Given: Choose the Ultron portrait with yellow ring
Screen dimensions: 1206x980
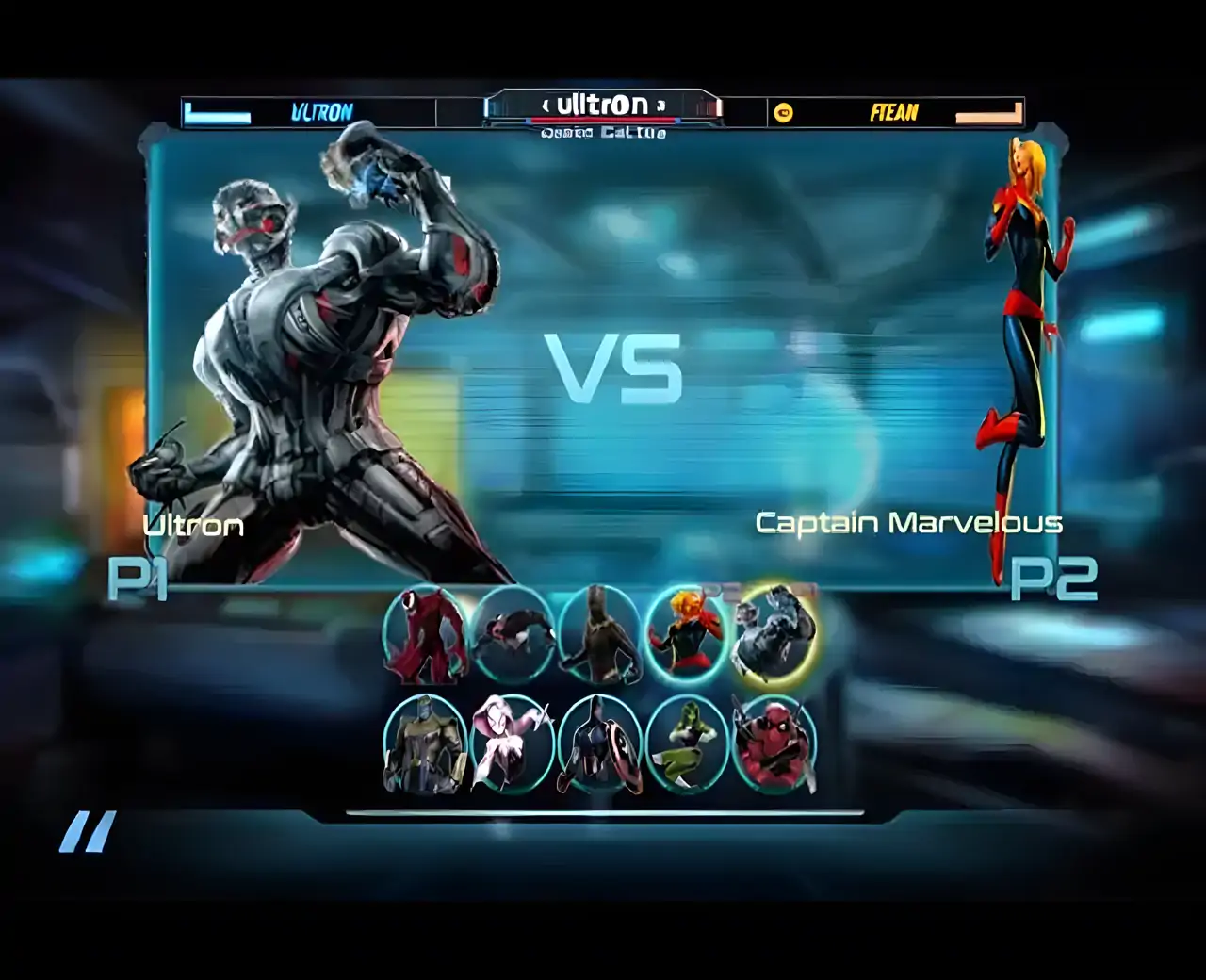Looking at the screenshot, I should (x=775, y=632).
